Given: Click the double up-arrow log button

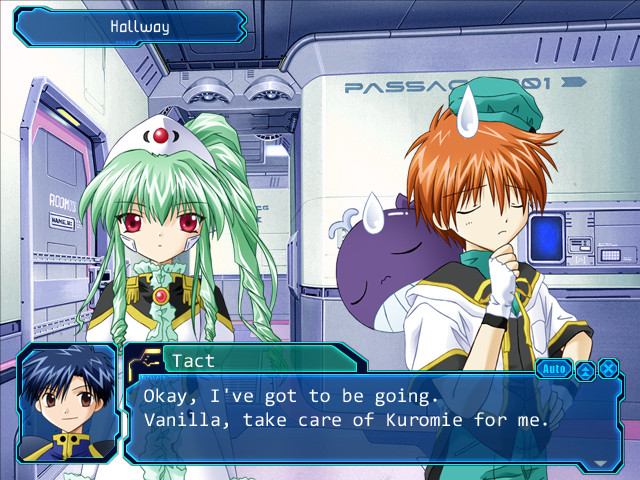Looking at the screenshot, I should [x=585, y=369].
